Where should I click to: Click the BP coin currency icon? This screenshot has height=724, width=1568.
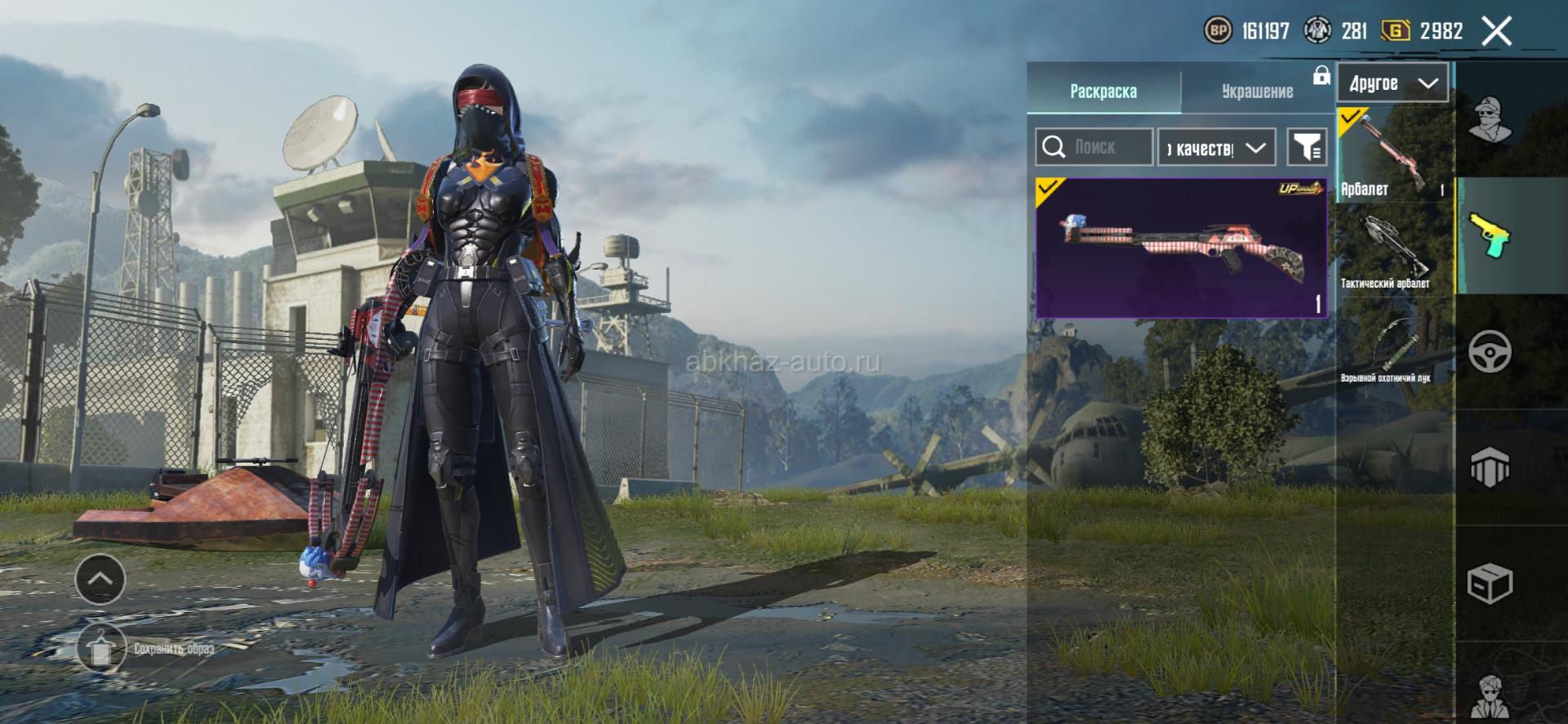coord(1218,31)
